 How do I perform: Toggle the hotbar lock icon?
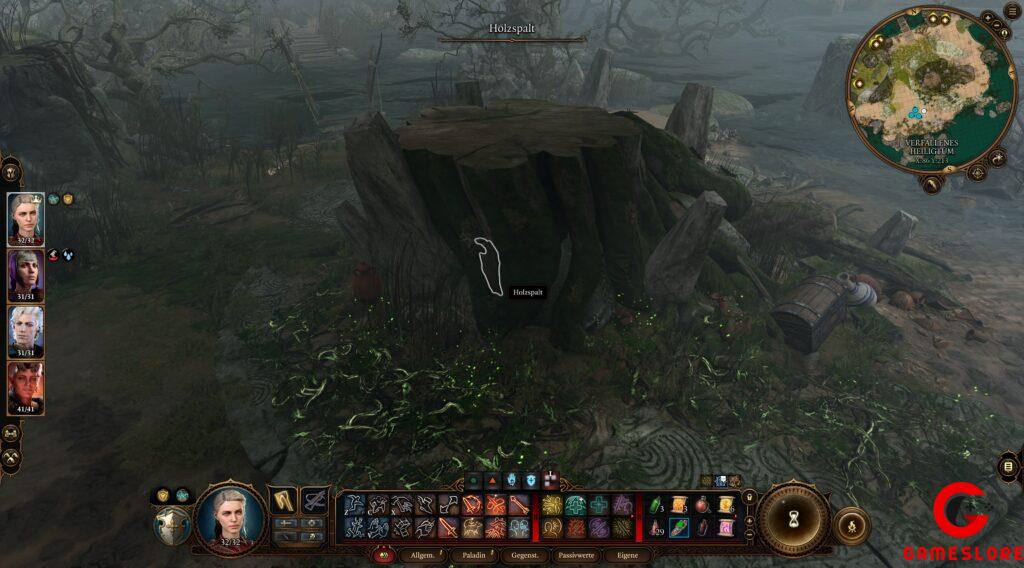tap(750, 496)
